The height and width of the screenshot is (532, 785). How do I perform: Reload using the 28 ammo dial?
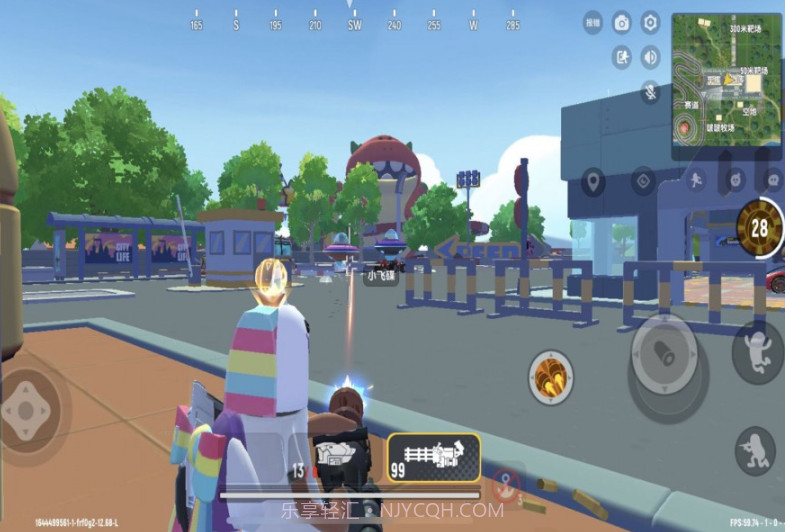(x=760, y=228)
